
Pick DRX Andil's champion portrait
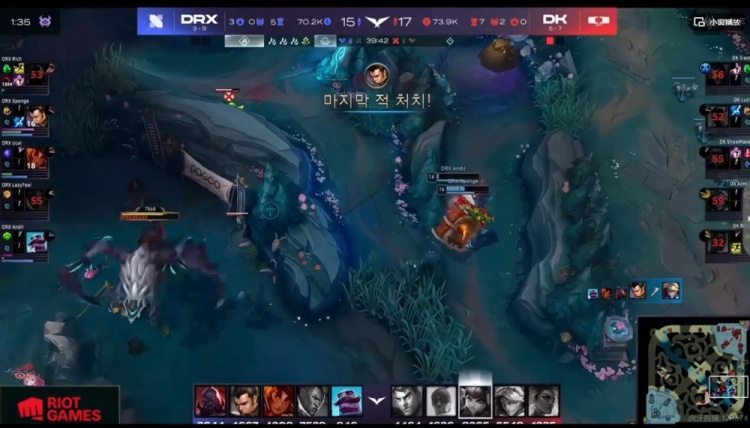click(37, 241)
